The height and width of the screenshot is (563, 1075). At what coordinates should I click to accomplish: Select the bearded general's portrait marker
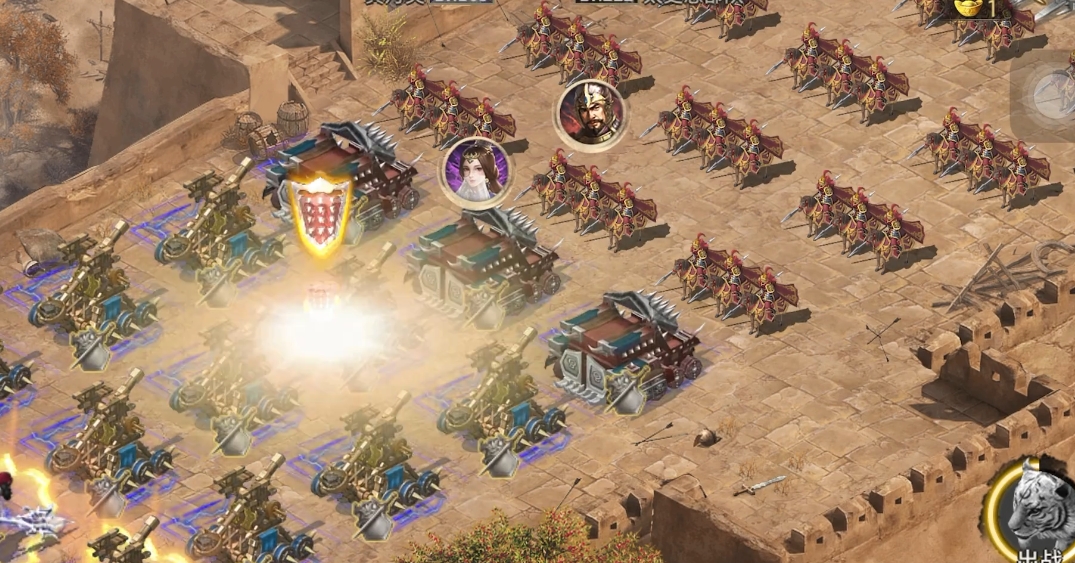(x=590, y=112)
